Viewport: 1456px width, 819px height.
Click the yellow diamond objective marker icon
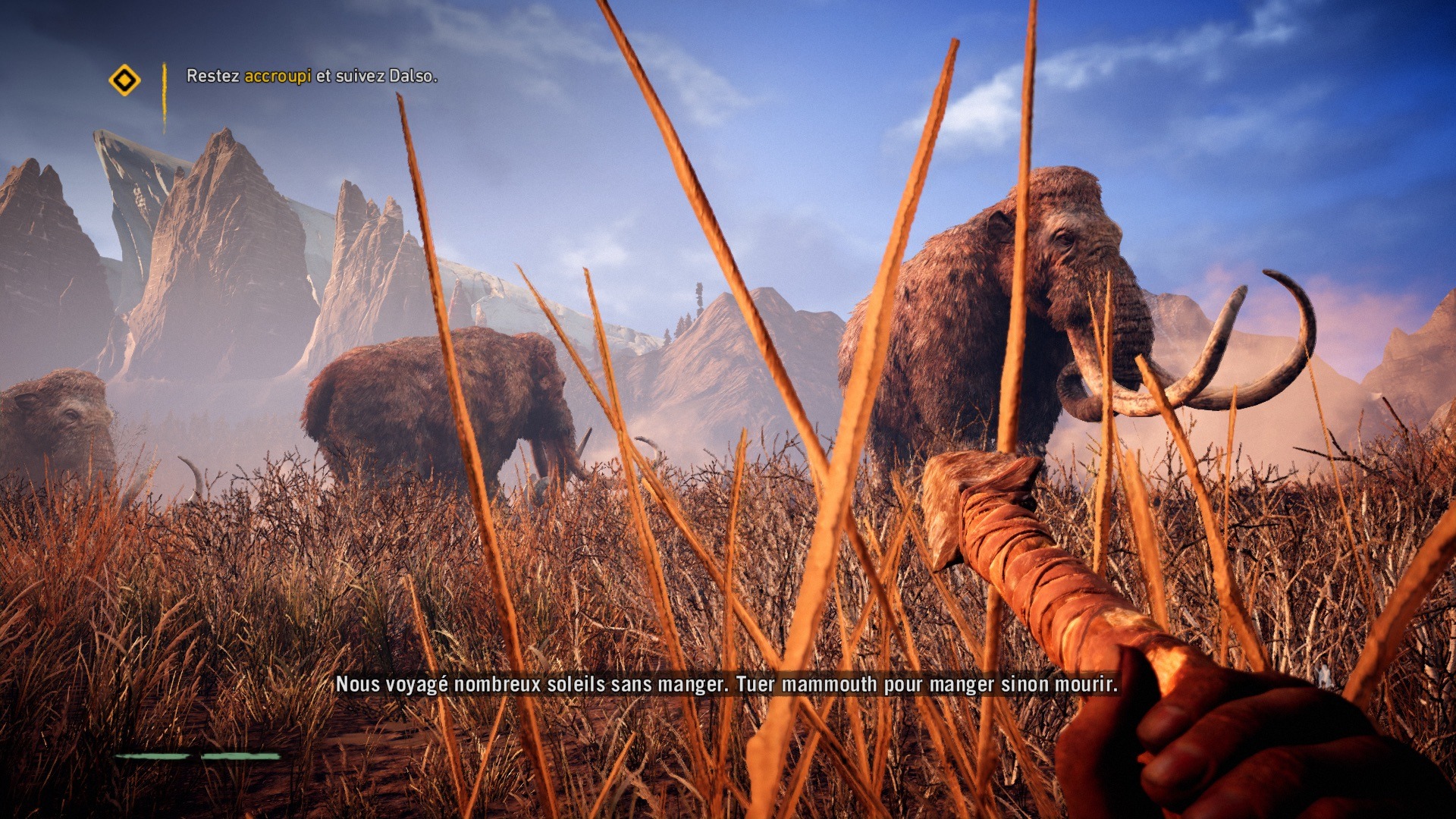124,80
